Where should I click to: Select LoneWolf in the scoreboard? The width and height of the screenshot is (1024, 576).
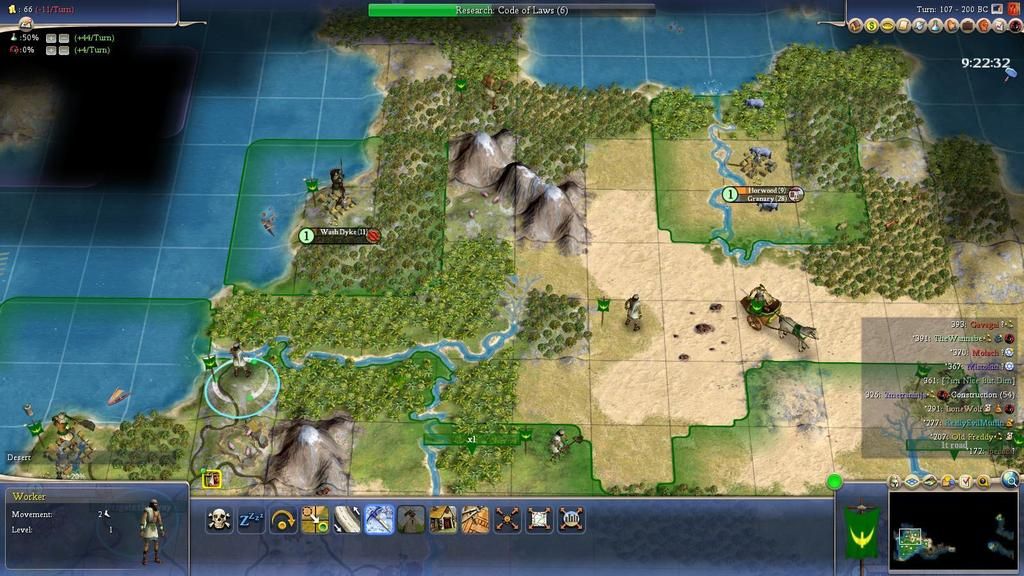[x=959, y=409]
